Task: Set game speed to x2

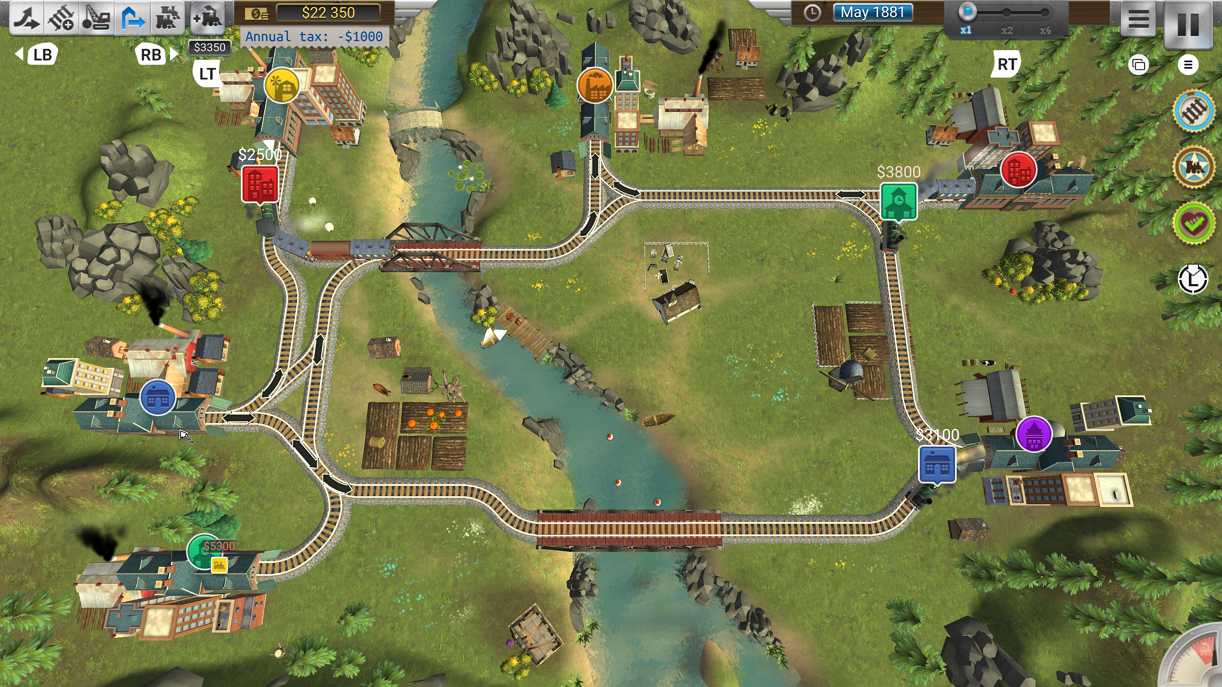Action: [x=1007, y=14]
